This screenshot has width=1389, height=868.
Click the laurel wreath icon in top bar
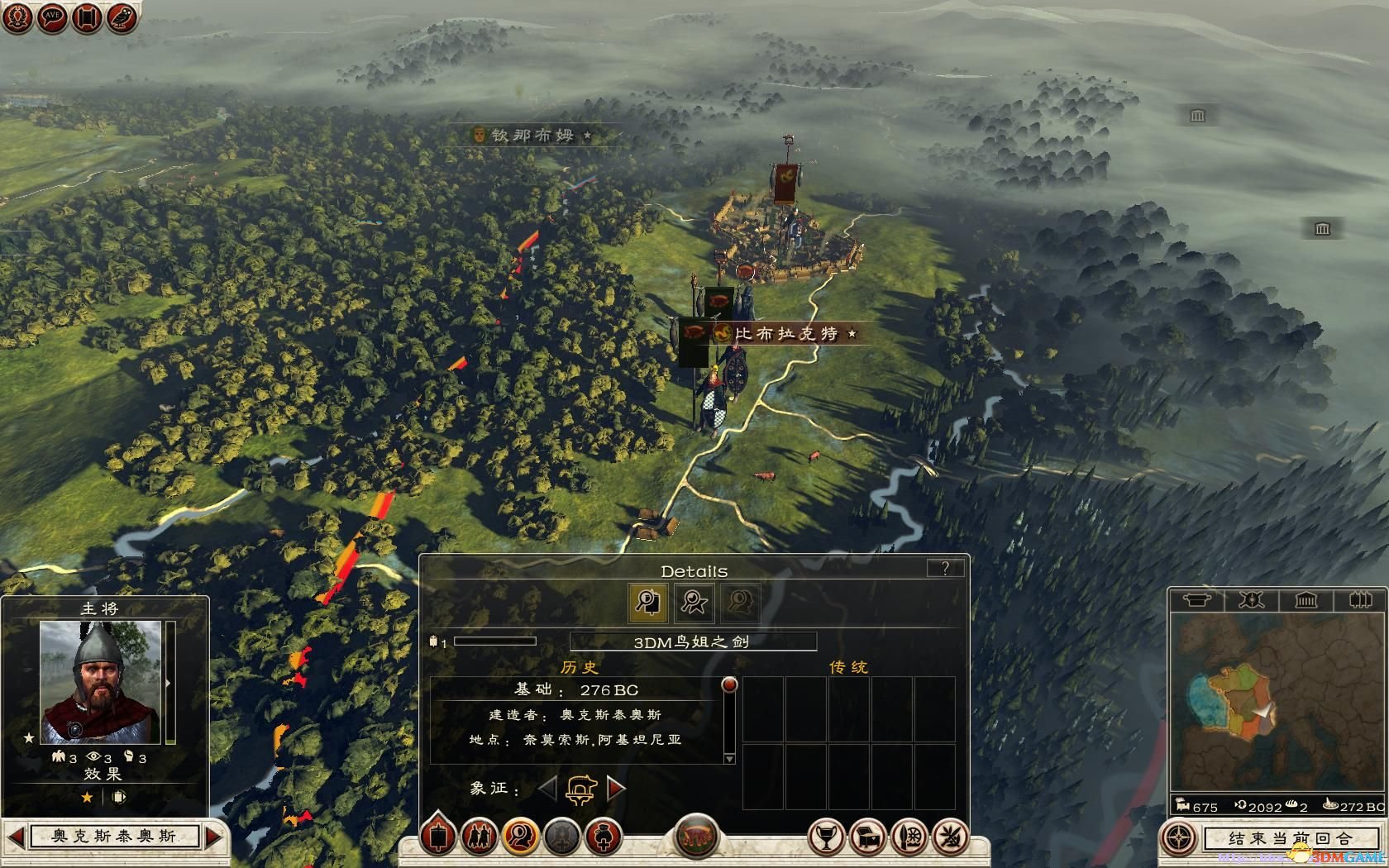[17, 17]
